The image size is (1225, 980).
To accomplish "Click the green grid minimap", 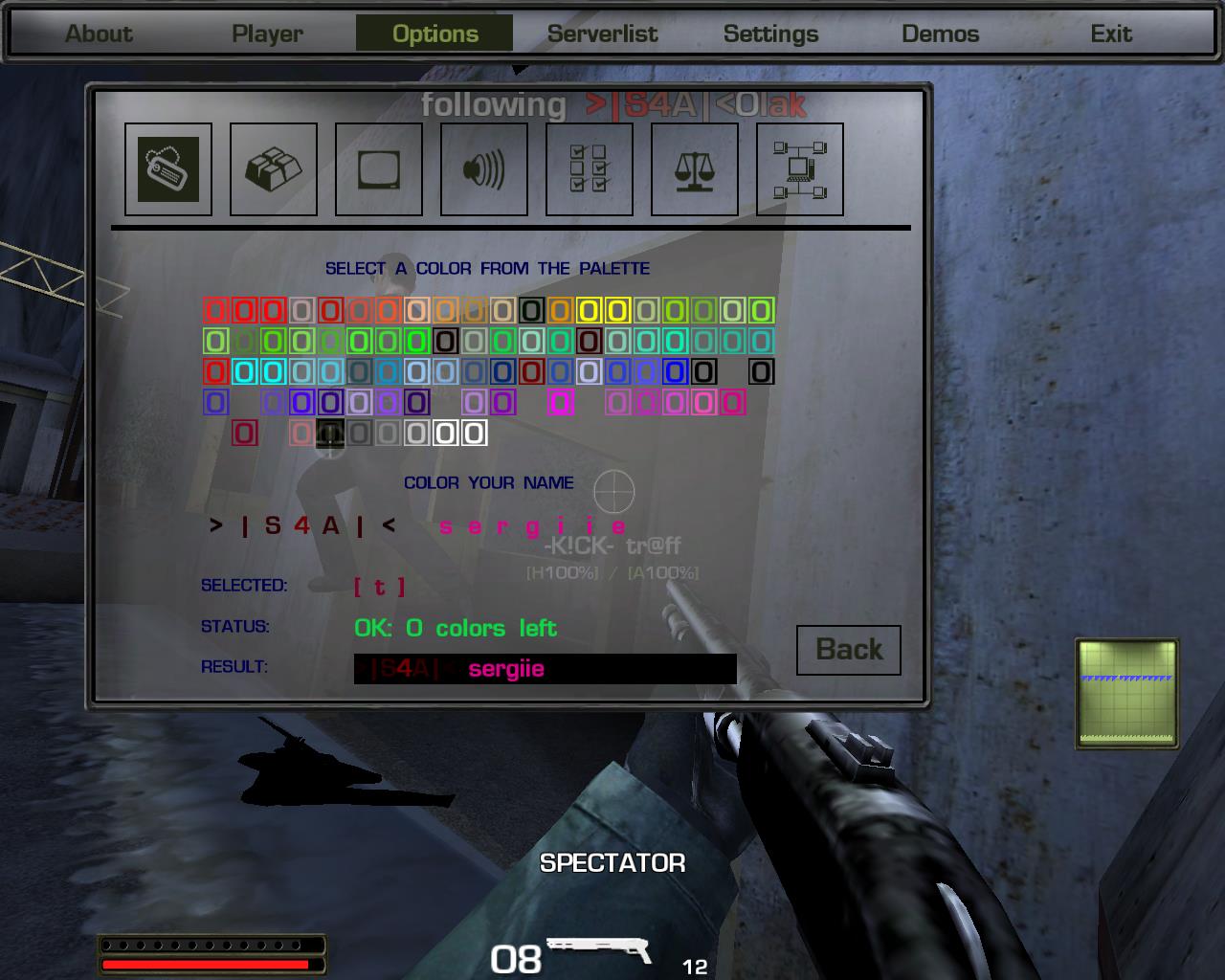I will point(1126,693).
